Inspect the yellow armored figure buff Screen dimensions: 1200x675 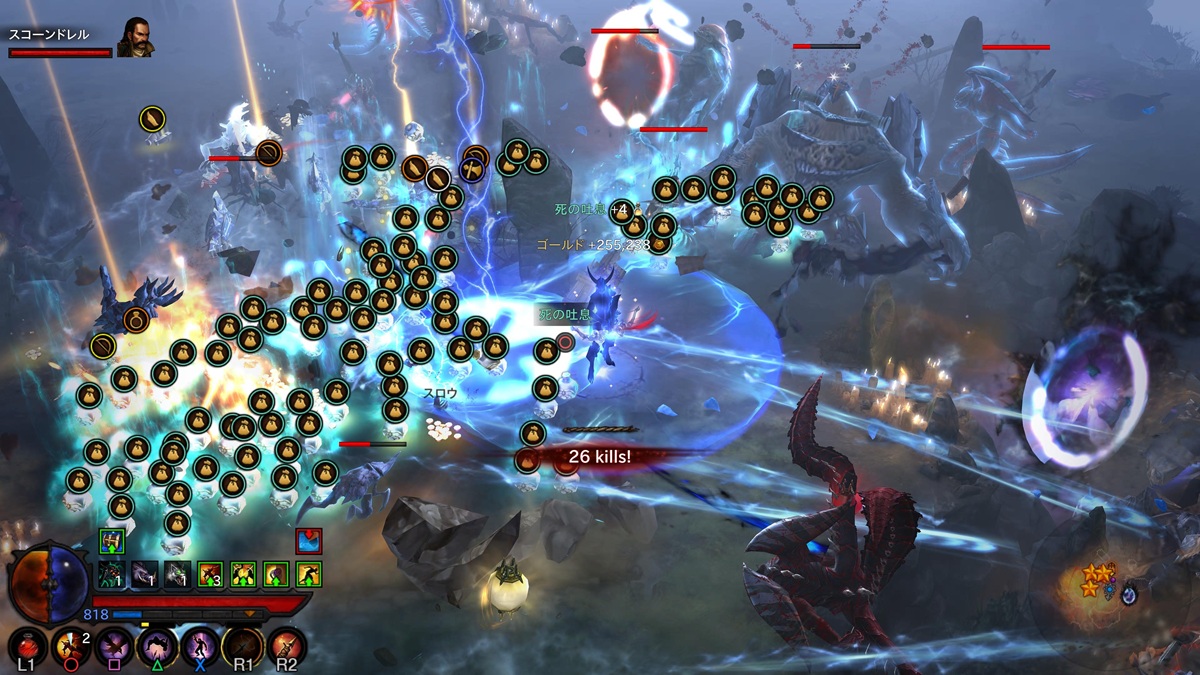pyautogui.click(x=243, y=574)
